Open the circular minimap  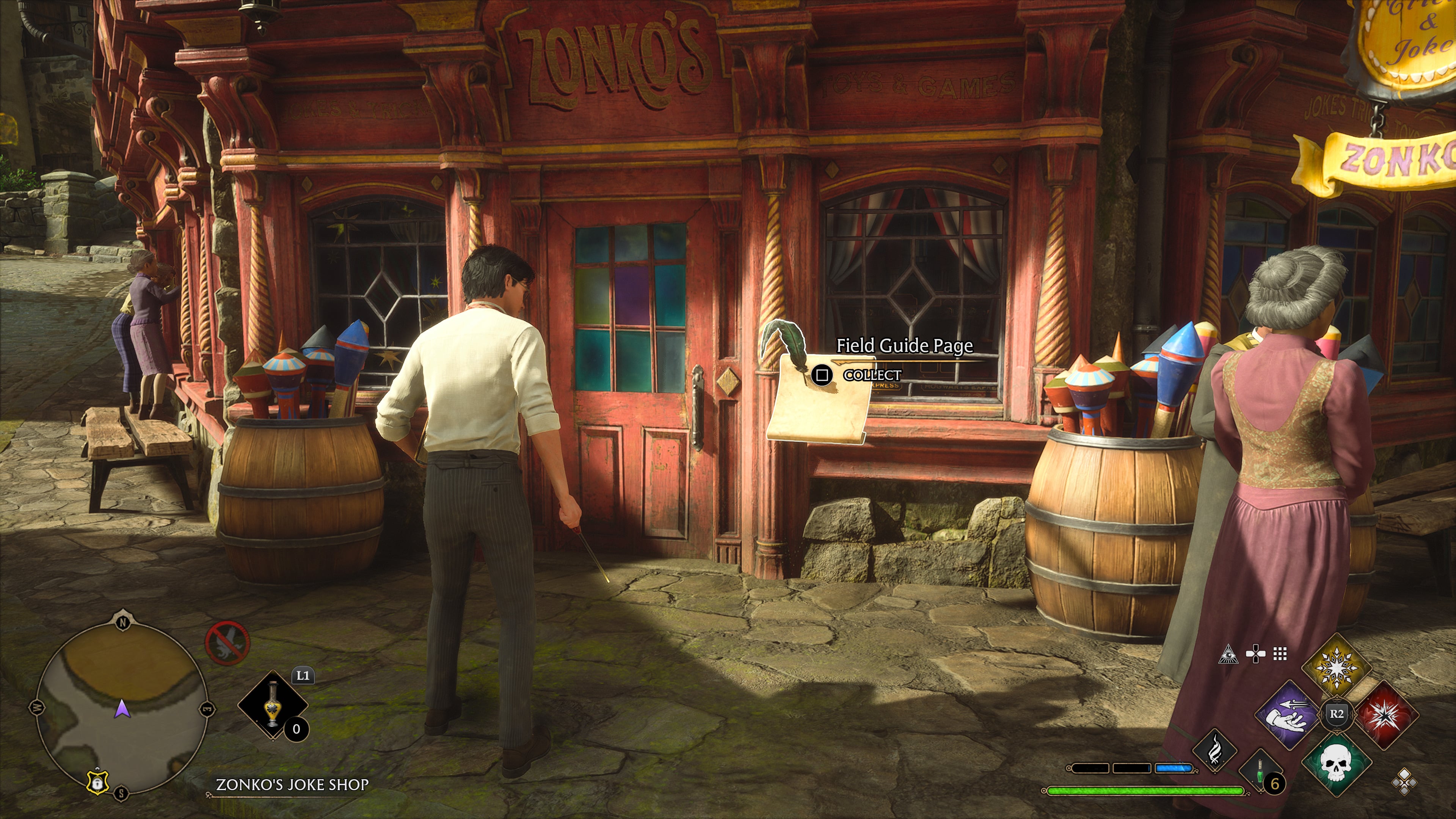click(122, 706)
